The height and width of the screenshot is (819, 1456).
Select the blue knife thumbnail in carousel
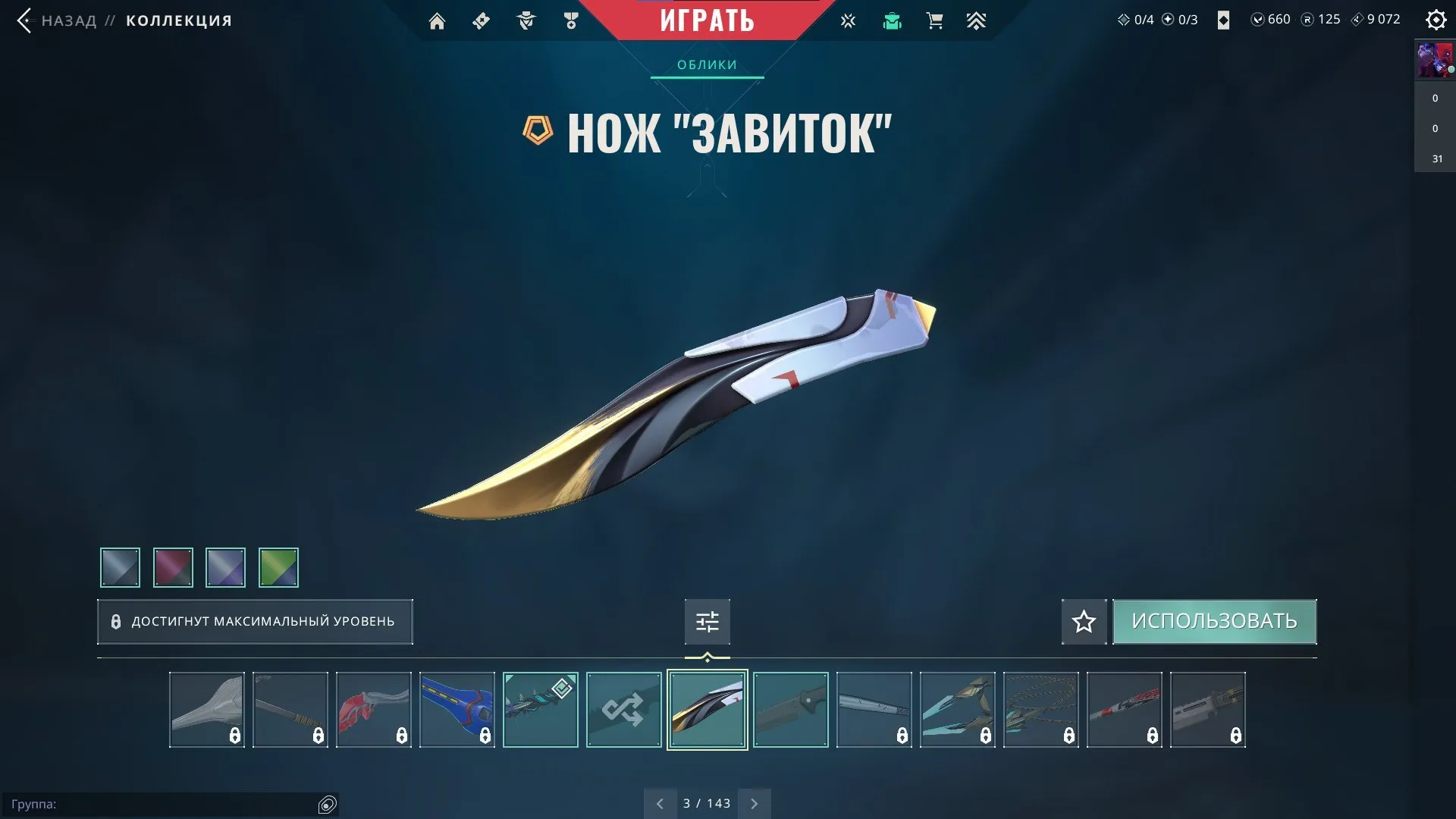(457, 710)
